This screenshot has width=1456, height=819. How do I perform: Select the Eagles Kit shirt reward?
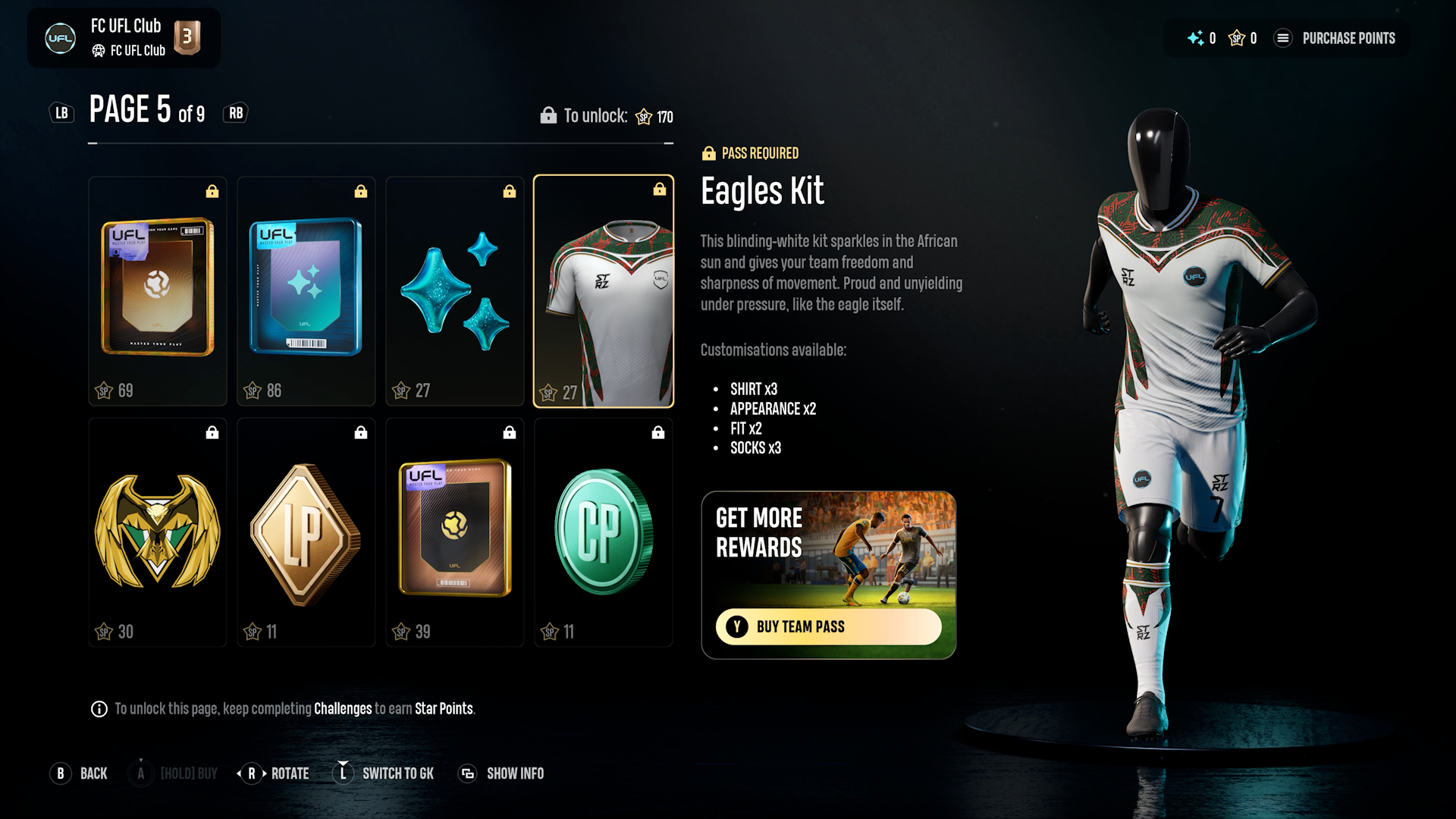point(604,290)
